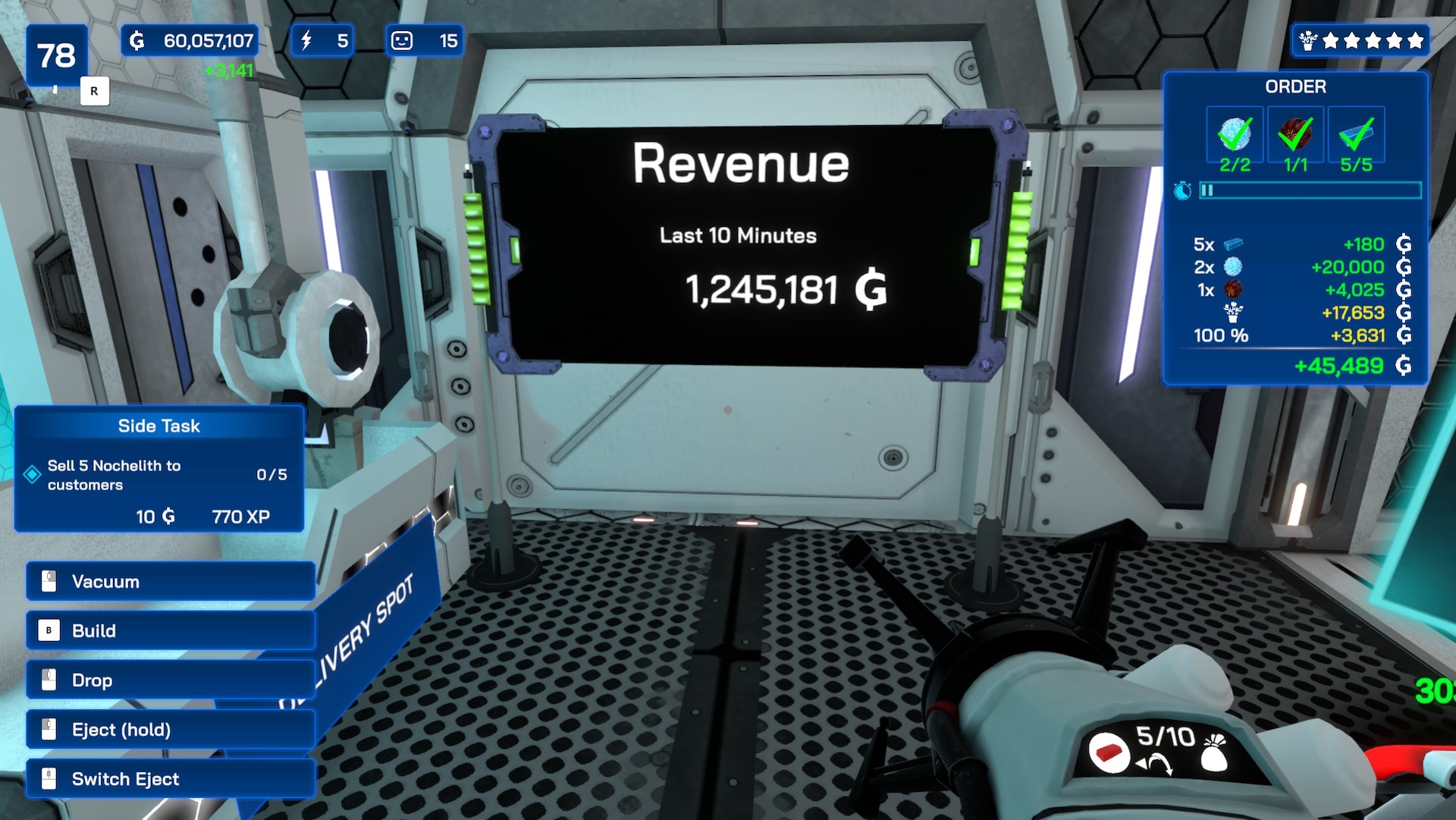
Task: Click the lightning bolt energy icon
Action: pos(307,41)
